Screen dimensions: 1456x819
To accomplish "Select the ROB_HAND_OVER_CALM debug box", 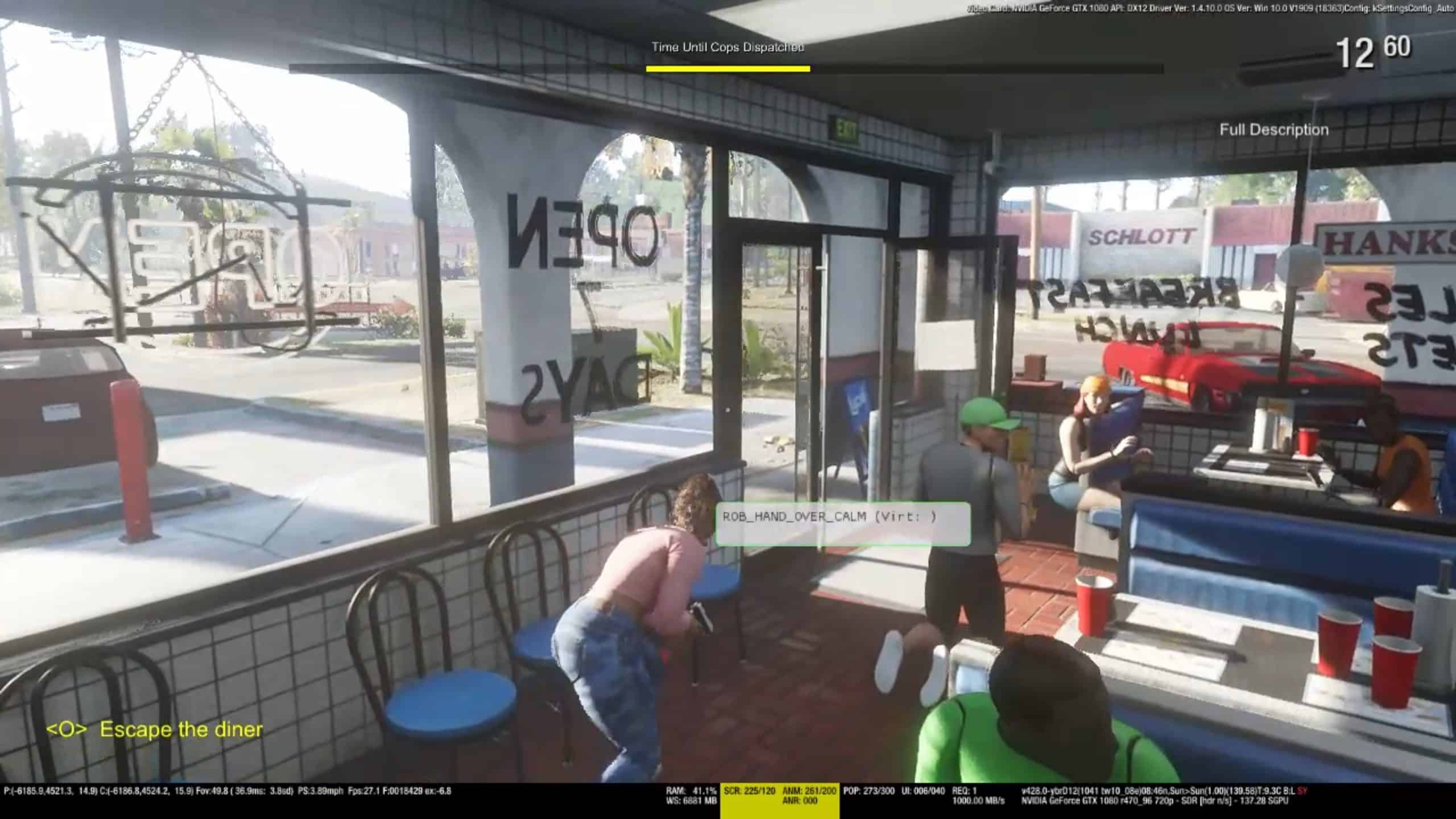I will tap(842, 523).
